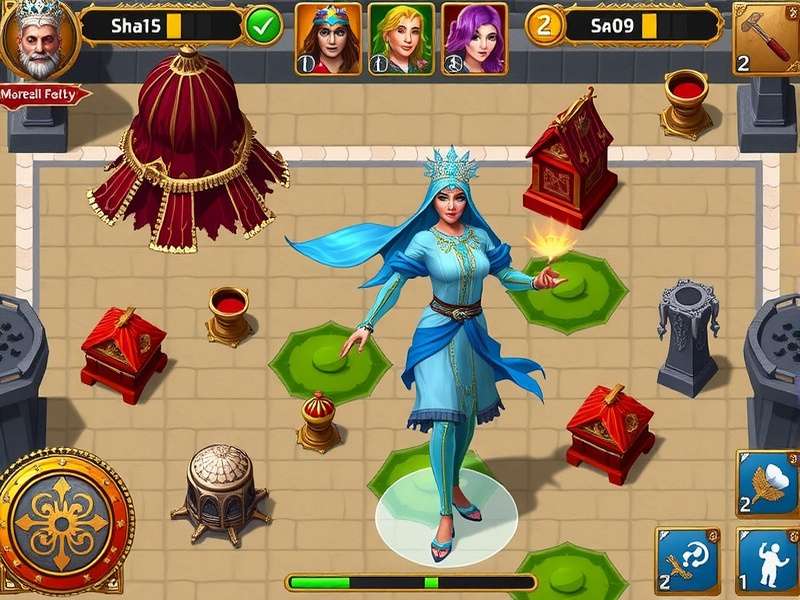Viewport: 800px width, 600px height.
Task: Click the green checkmark button
Action: [264, 25]
